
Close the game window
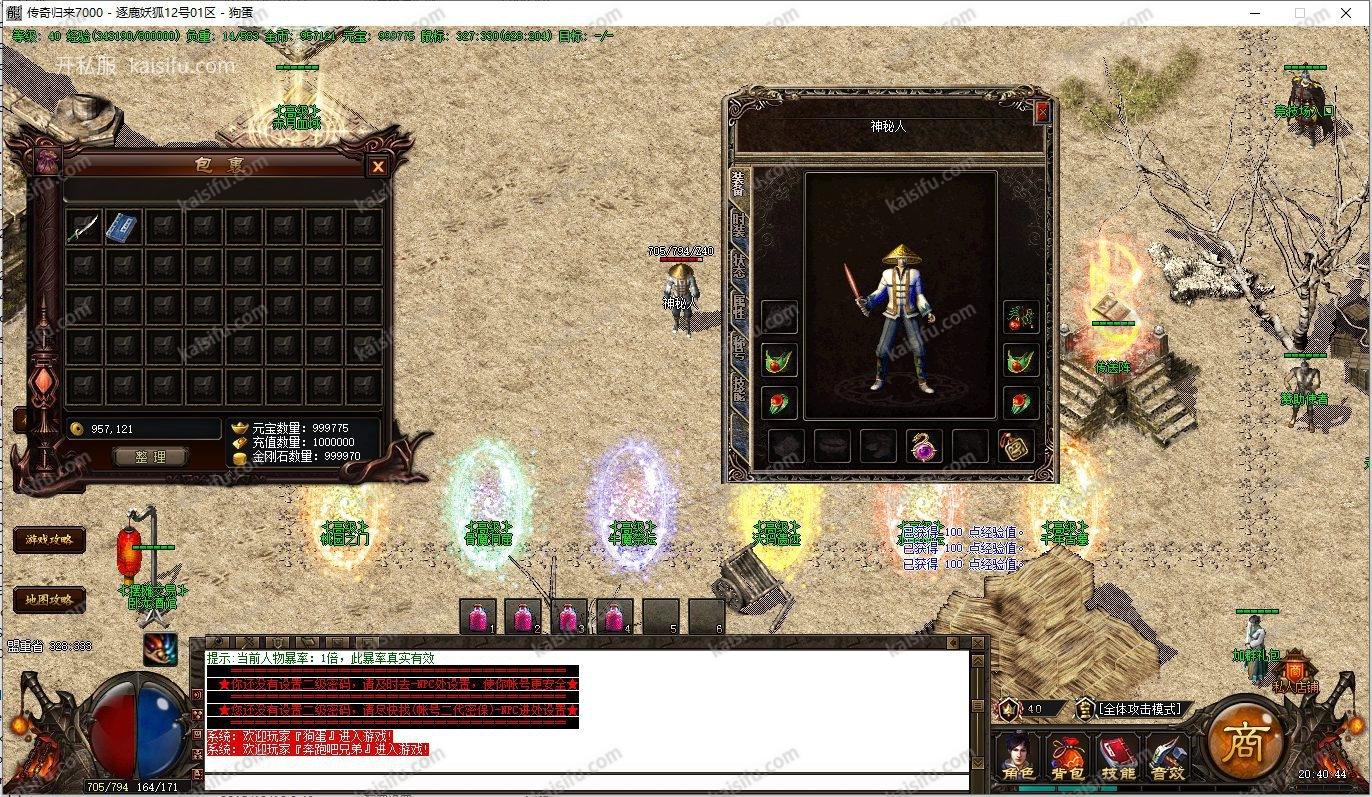[1350, 13]
